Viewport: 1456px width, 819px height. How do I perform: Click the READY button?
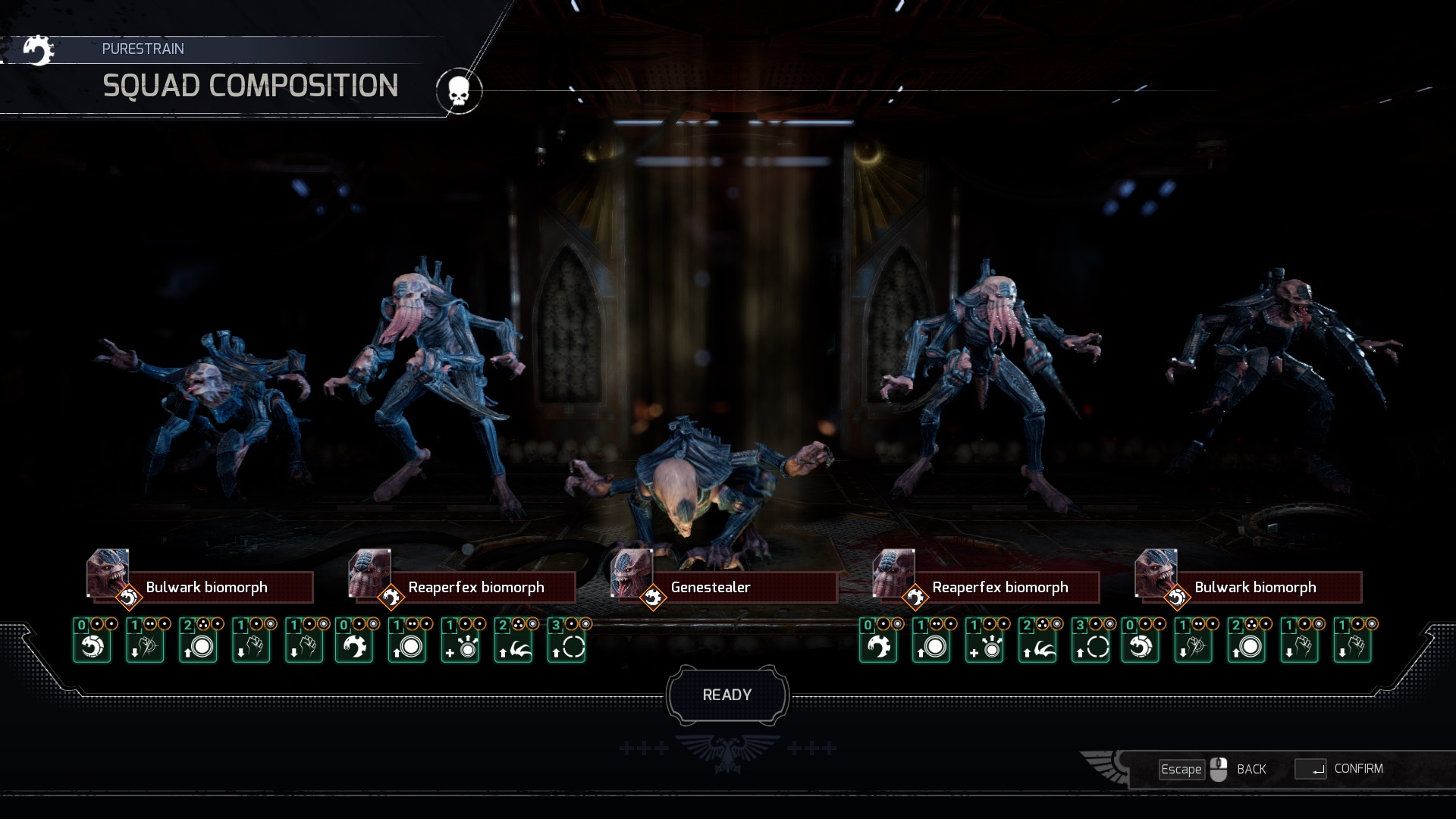coord(727,695)
